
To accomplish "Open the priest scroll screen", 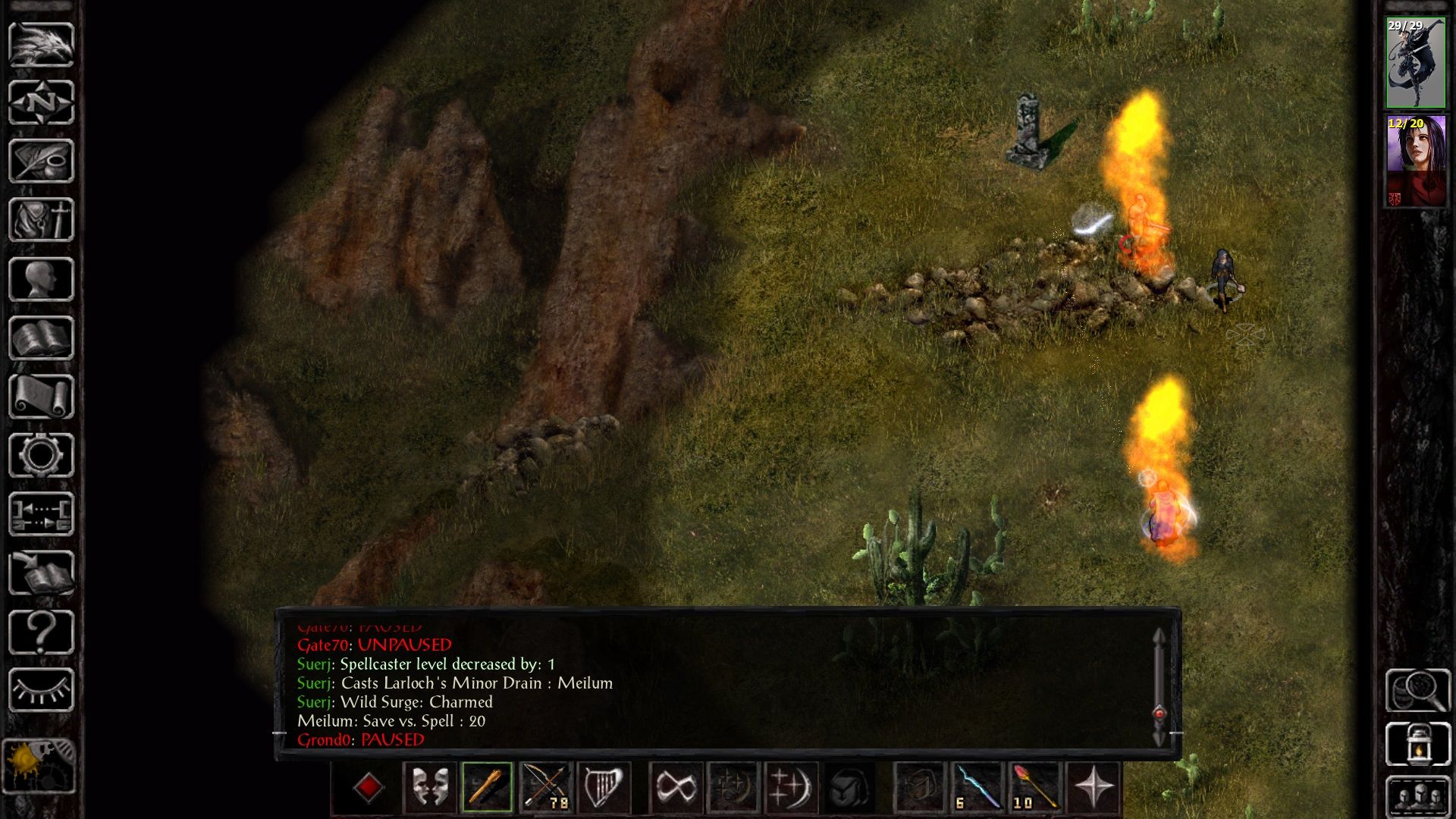I will pos(41,397).
